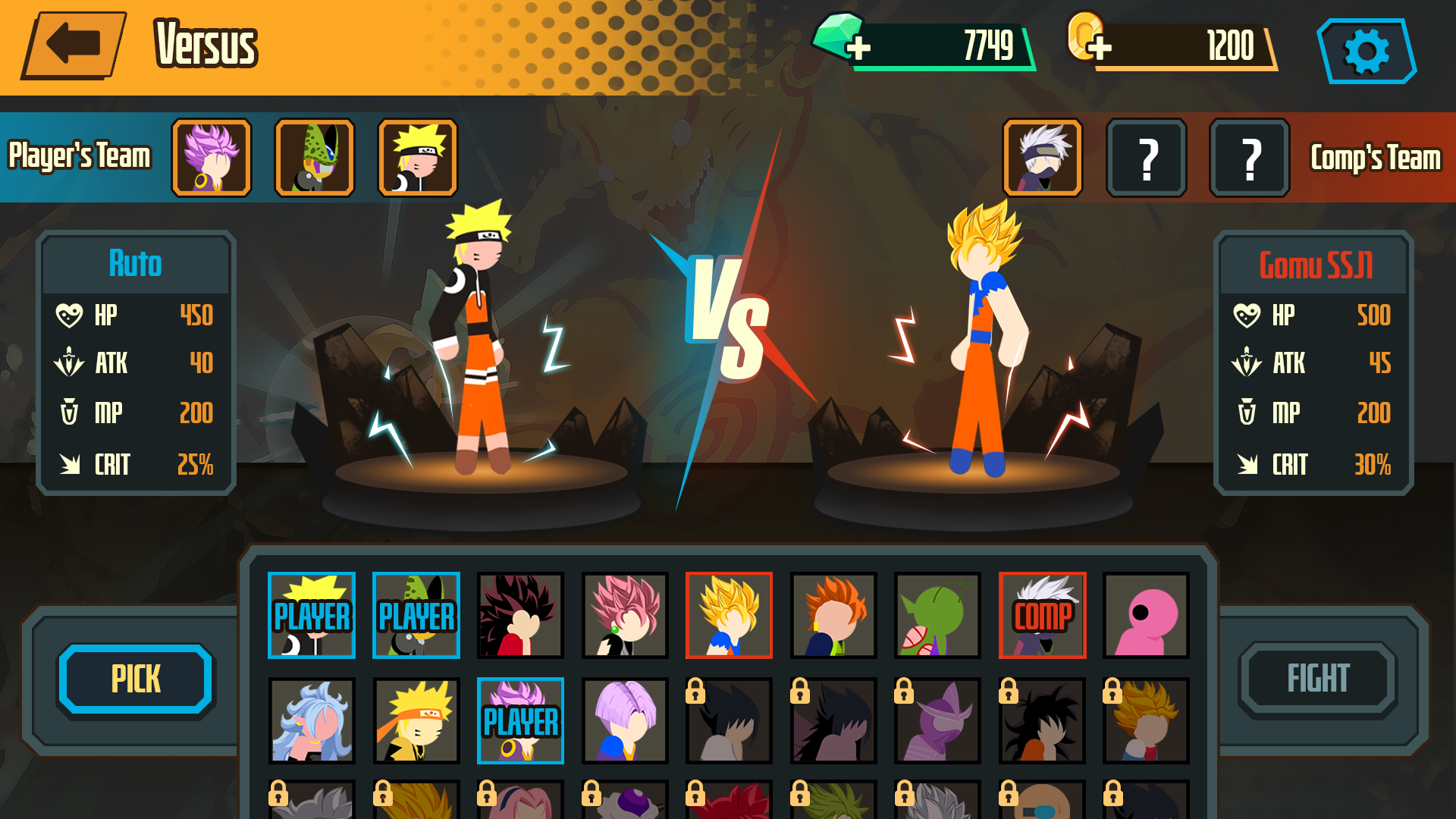The height and width of the screenshot is (819, 1456).
Task: Toggle the COMP selection on the Kakashi thumbnail
Action: [1042, 616]
